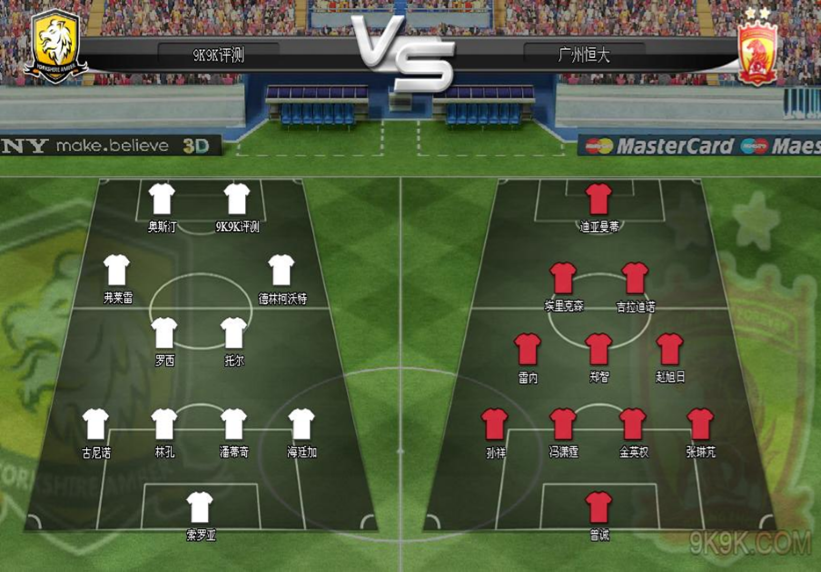Select defender 张琳芃's shirt
This screenshot has width=821, height=572.
point(701,424)
